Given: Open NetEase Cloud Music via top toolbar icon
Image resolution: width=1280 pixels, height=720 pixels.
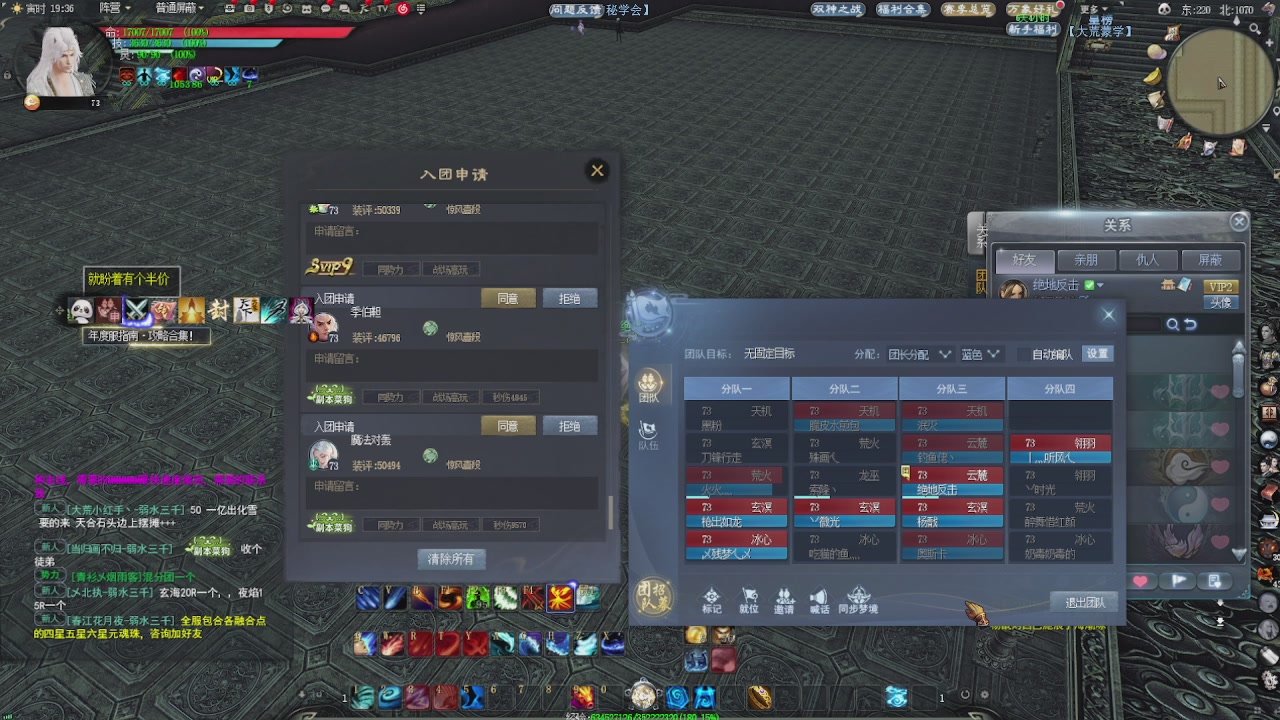Looking at the screenshot, I should pyautogui.click(x=404, y=9).
